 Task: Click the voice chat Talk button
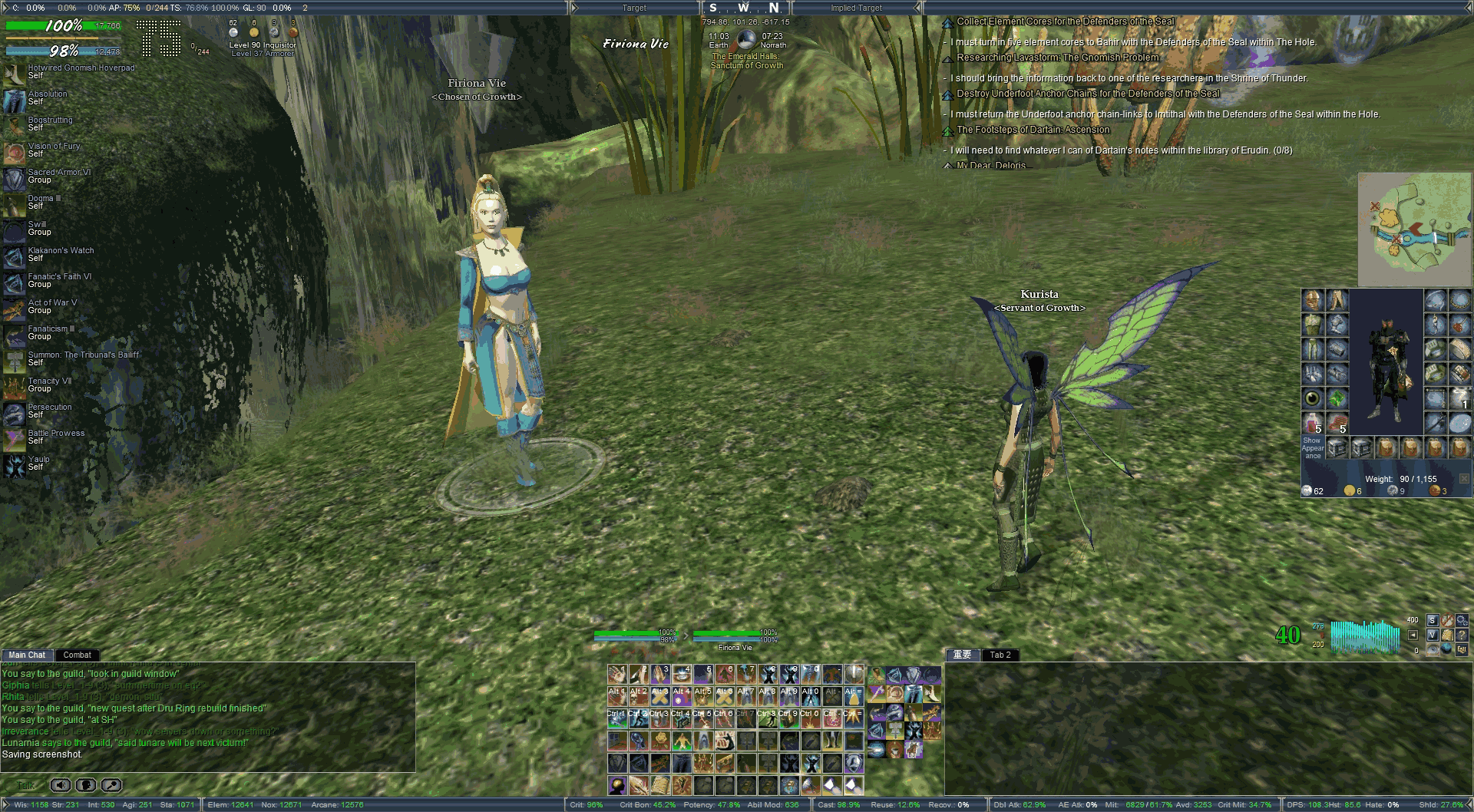pos(26,785)
